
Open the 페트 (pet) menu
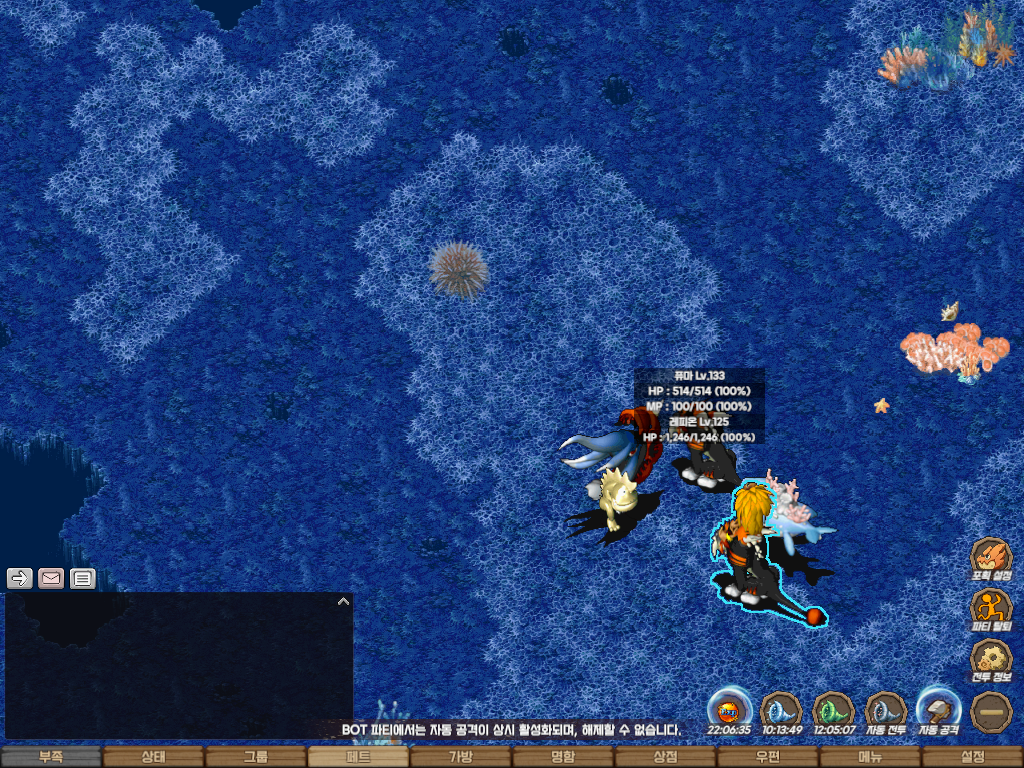point(358,757)
